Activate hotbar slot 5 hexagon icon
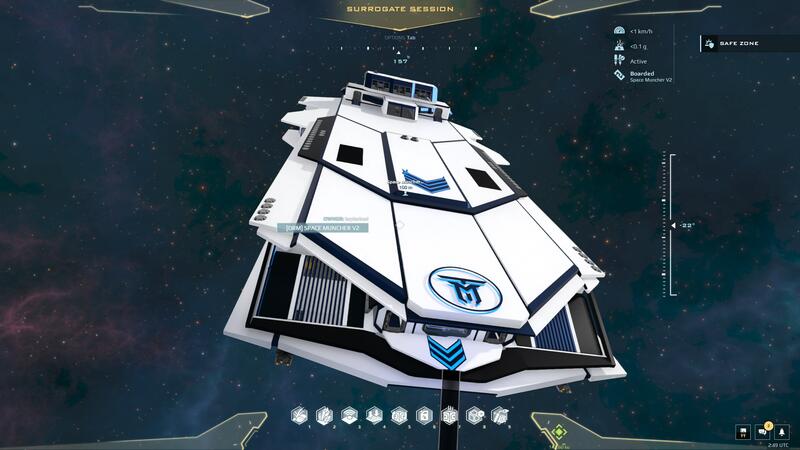Viewport: 800px width, 450px height. (399, 414)
